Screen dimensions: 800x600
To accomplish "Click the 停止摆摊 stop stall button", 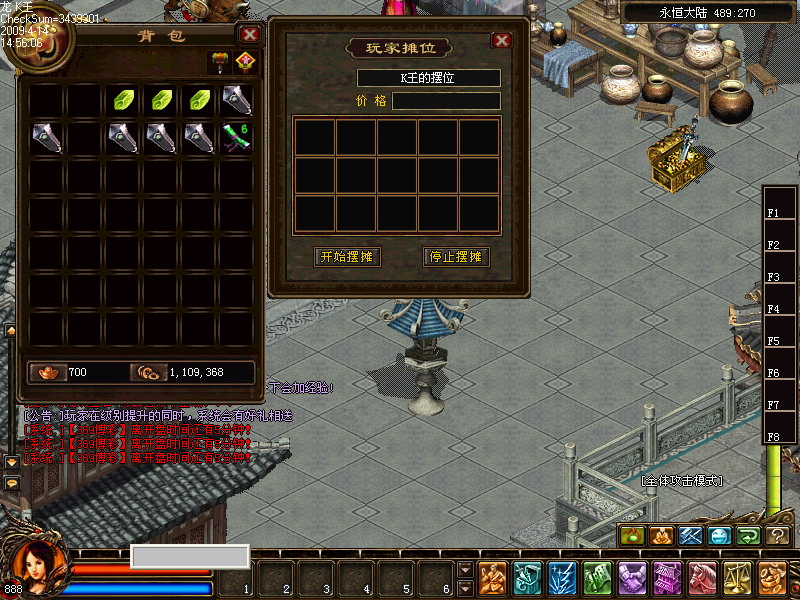I will [456, 257].
